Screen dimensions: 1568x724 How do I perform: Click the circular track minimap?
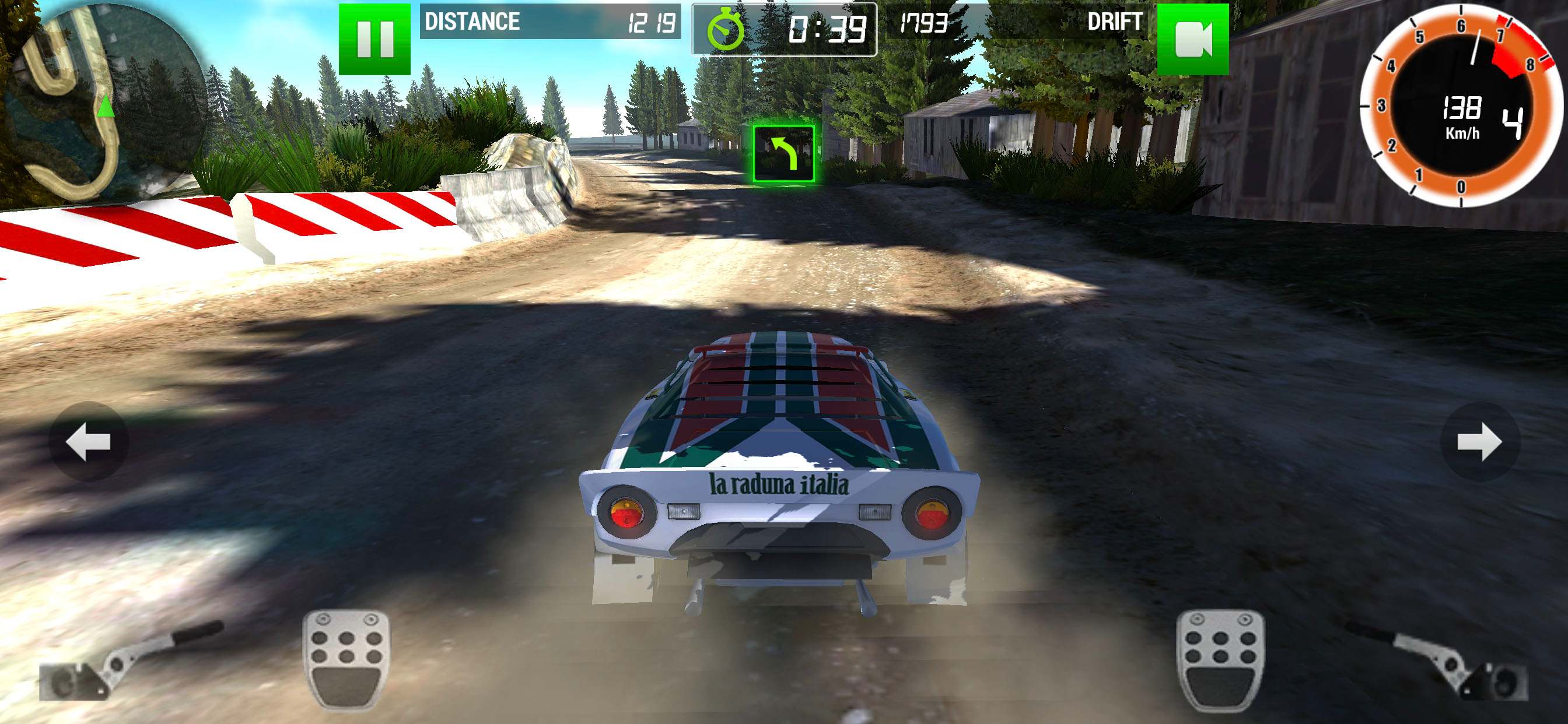[x=103, y=100]
